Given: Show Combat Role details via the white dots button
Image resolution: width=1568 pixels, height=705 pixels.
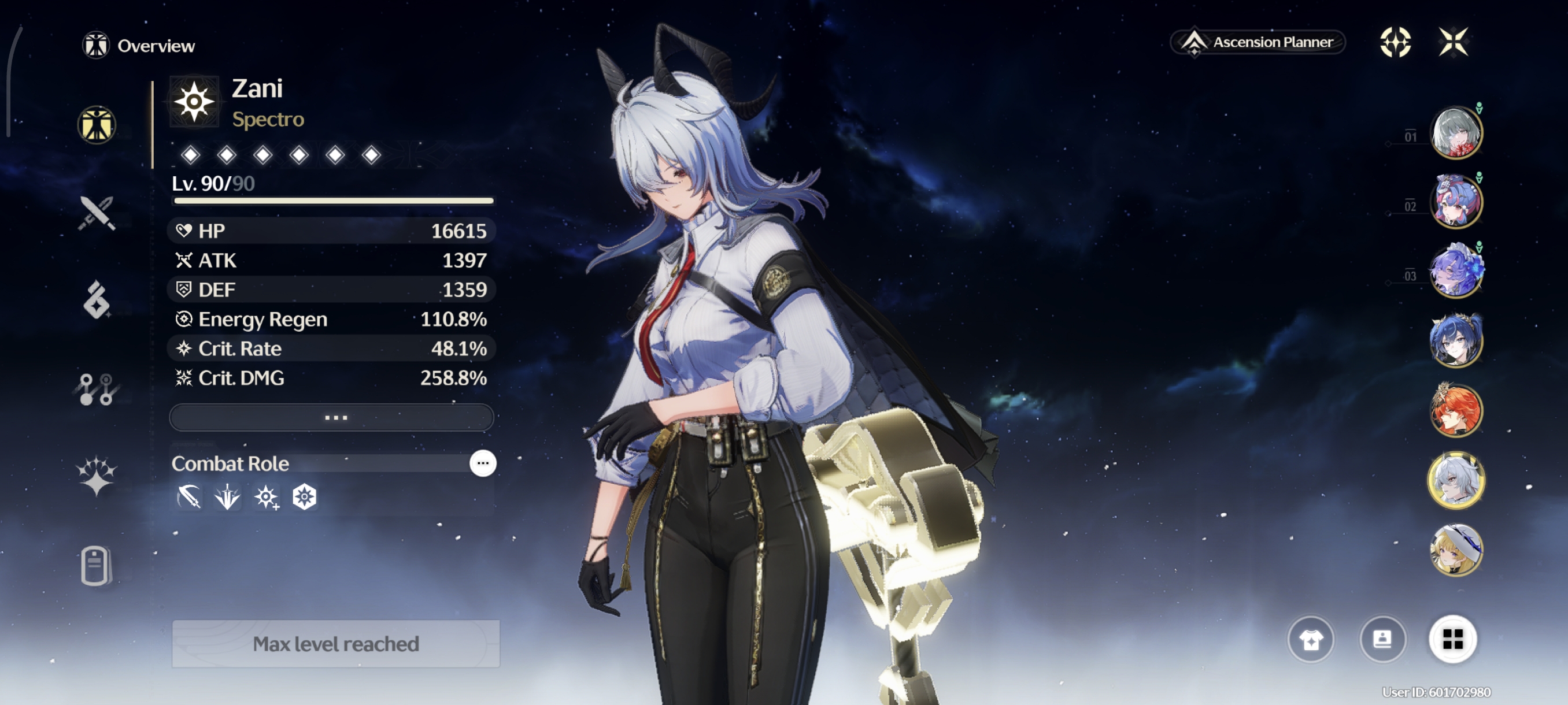Looking at the screenshot, I should click(x=483, y=463).
